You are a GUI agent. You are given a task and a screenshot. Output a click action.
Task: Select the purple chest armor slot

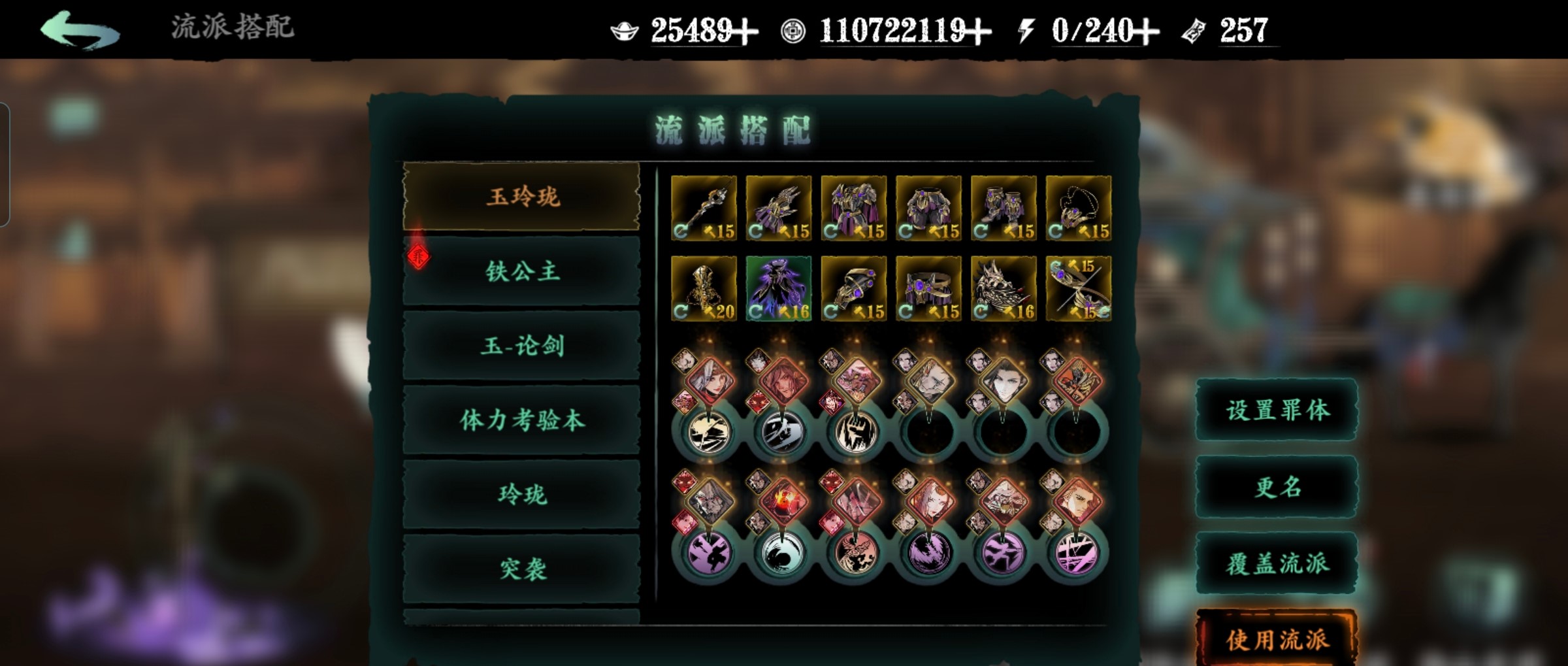(x=854, y=208)
